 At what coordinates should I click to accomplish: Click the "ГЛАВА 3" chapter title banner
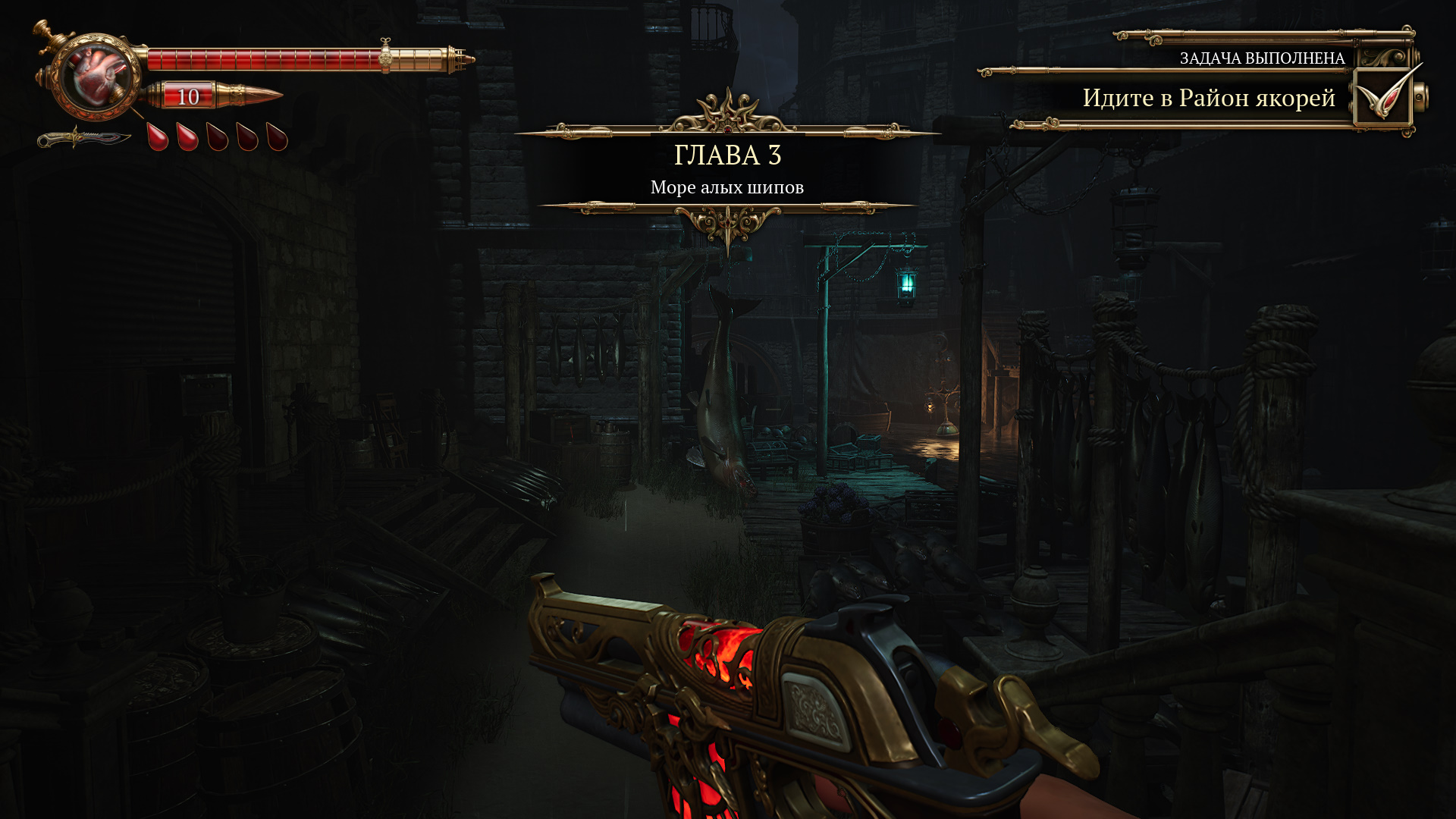(727, 155)
